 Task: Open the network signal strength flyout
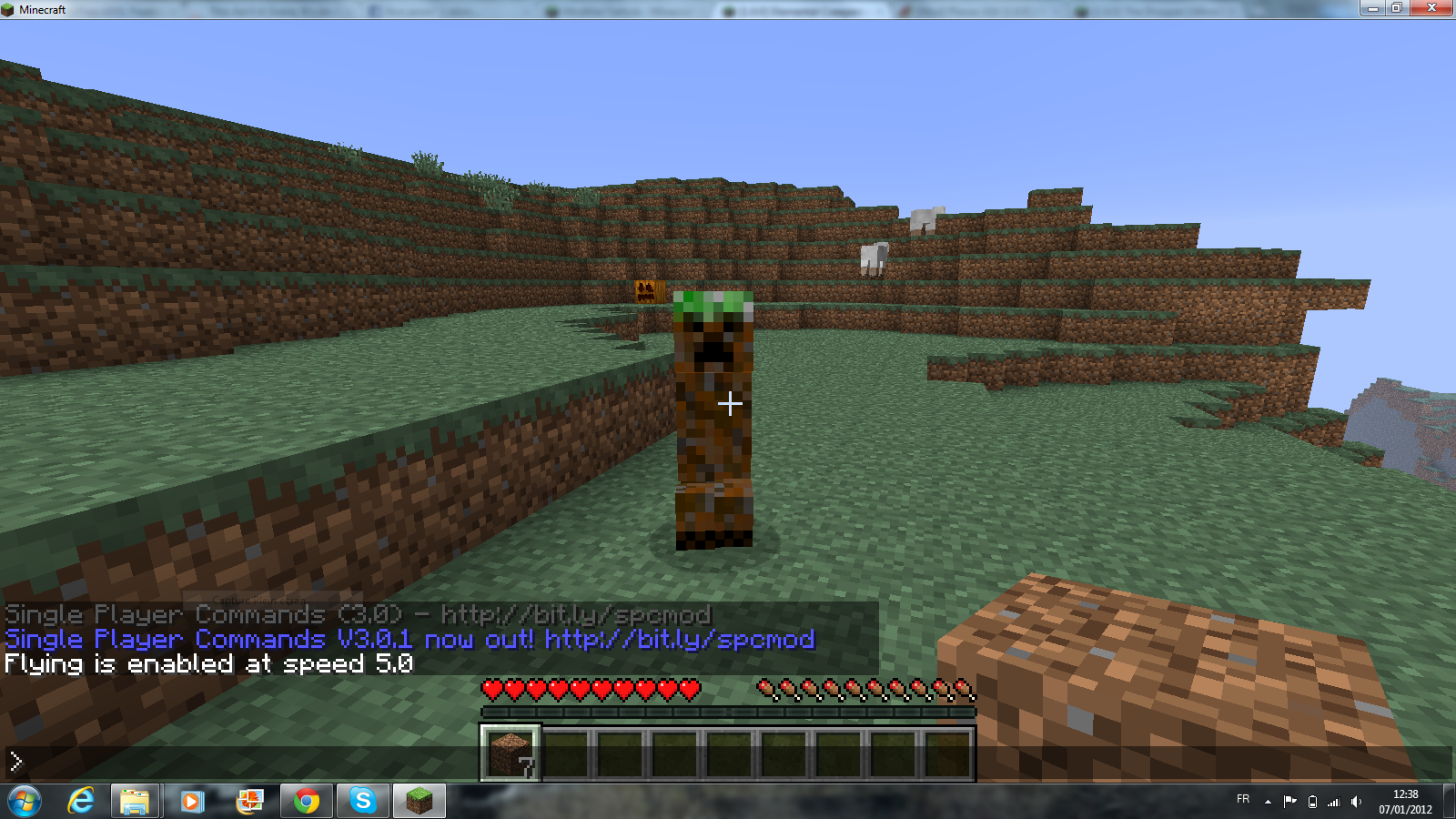1333,802
